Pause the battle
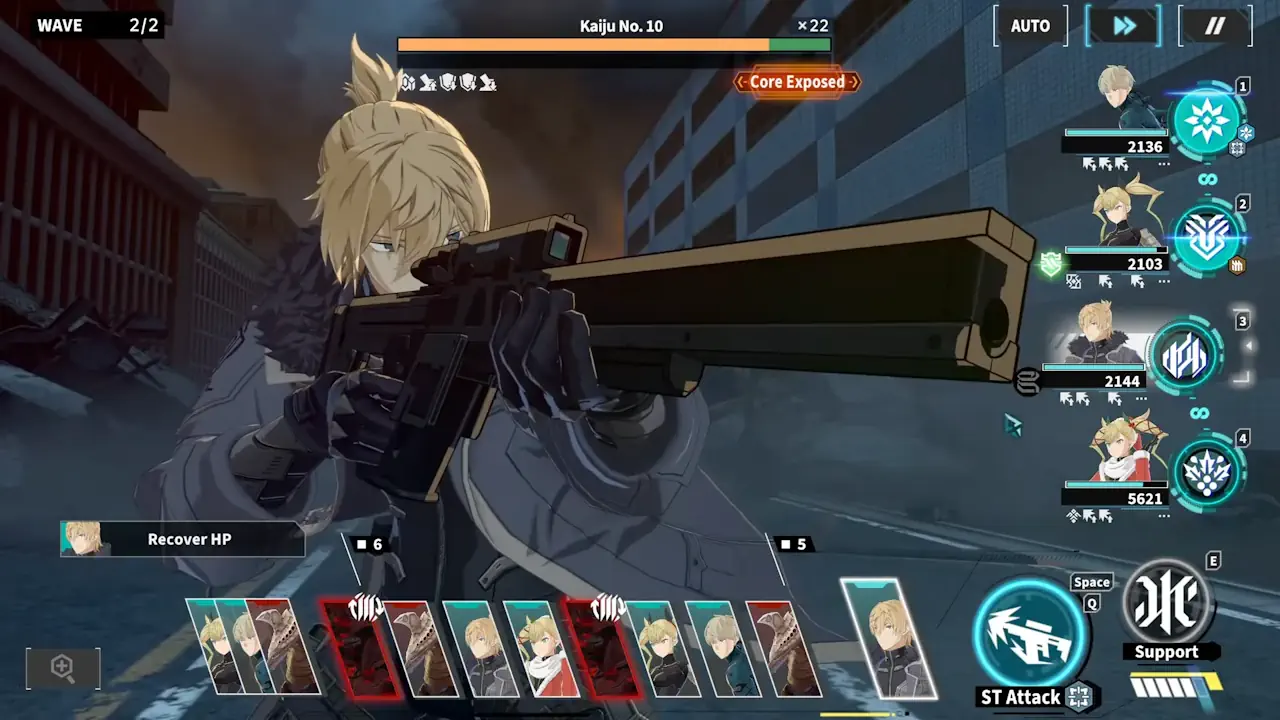1280x720 pixels. click(1214, 26)
